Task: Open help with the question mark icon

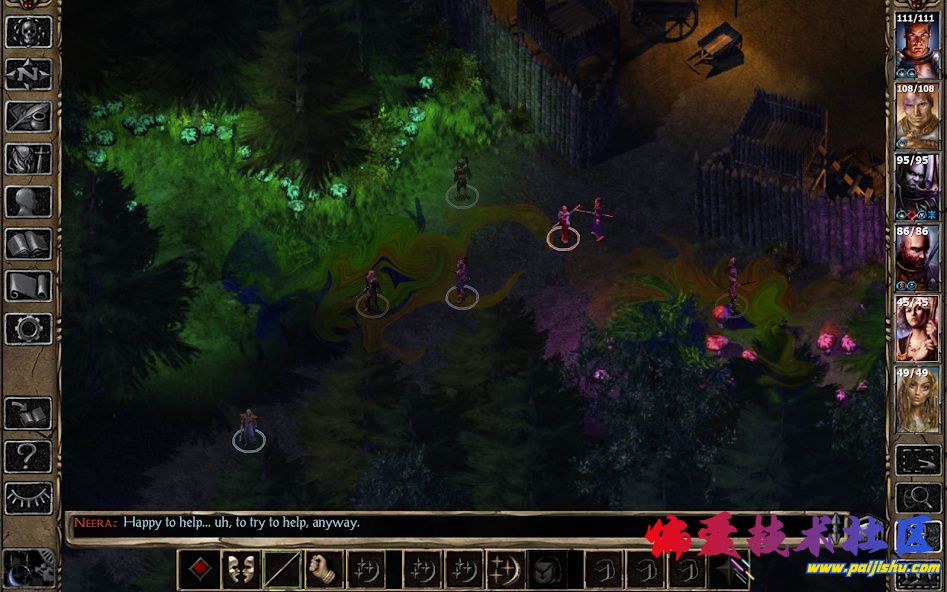Action: click(x=28, y=456)
